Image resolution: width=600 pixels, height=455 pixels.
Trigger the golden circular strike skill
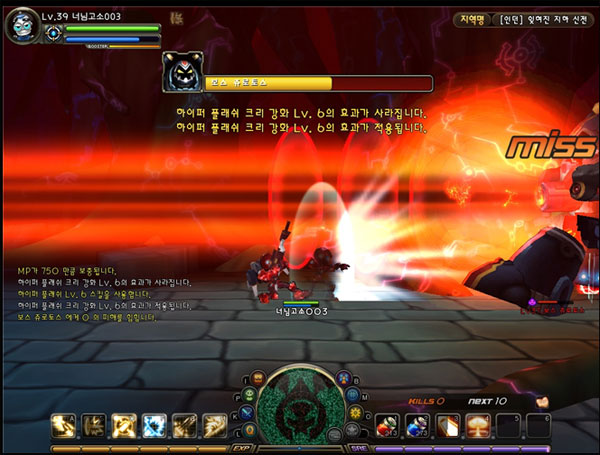click(x=125, y=425)
